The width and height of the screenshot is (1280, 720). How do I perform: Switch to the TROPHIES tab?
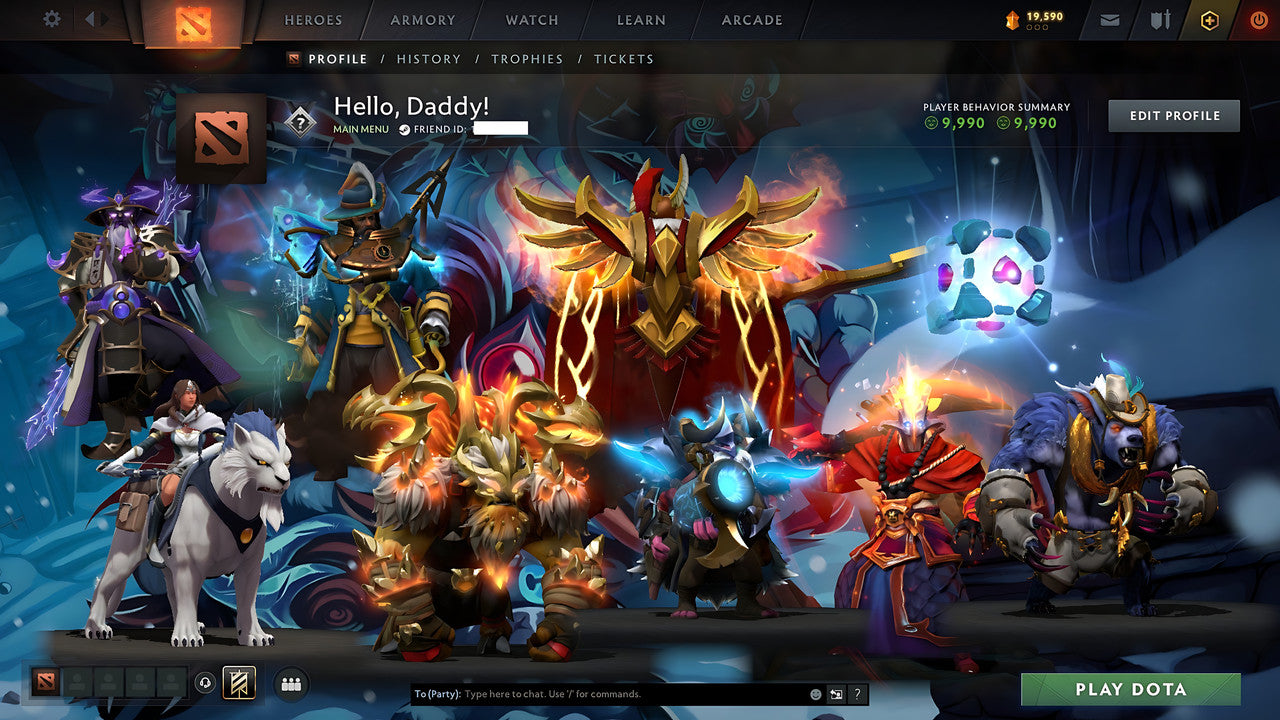click(x=528, y=59)
